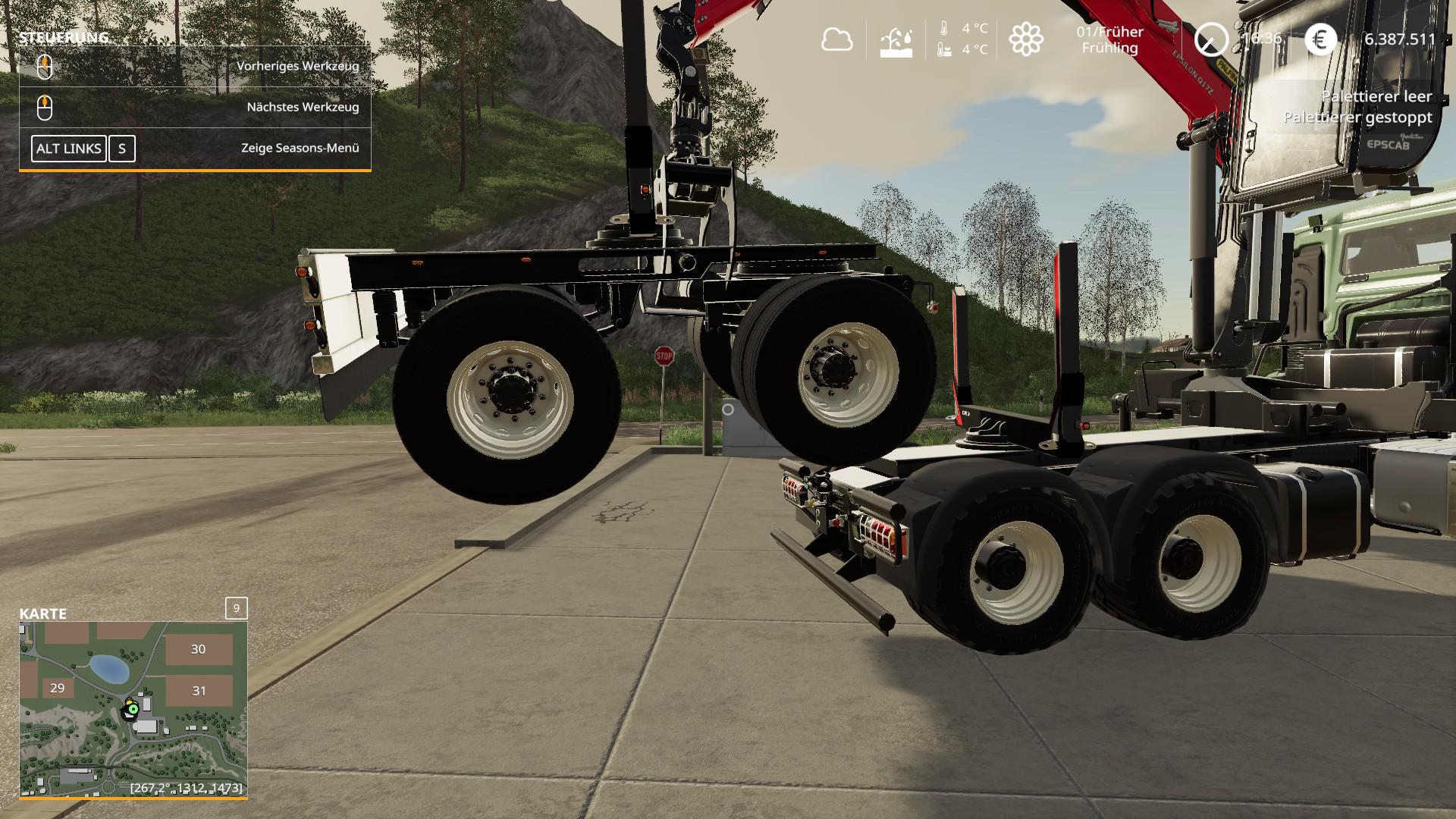
Task: Choose field 30 on the minimap
Action: point(199,649)
